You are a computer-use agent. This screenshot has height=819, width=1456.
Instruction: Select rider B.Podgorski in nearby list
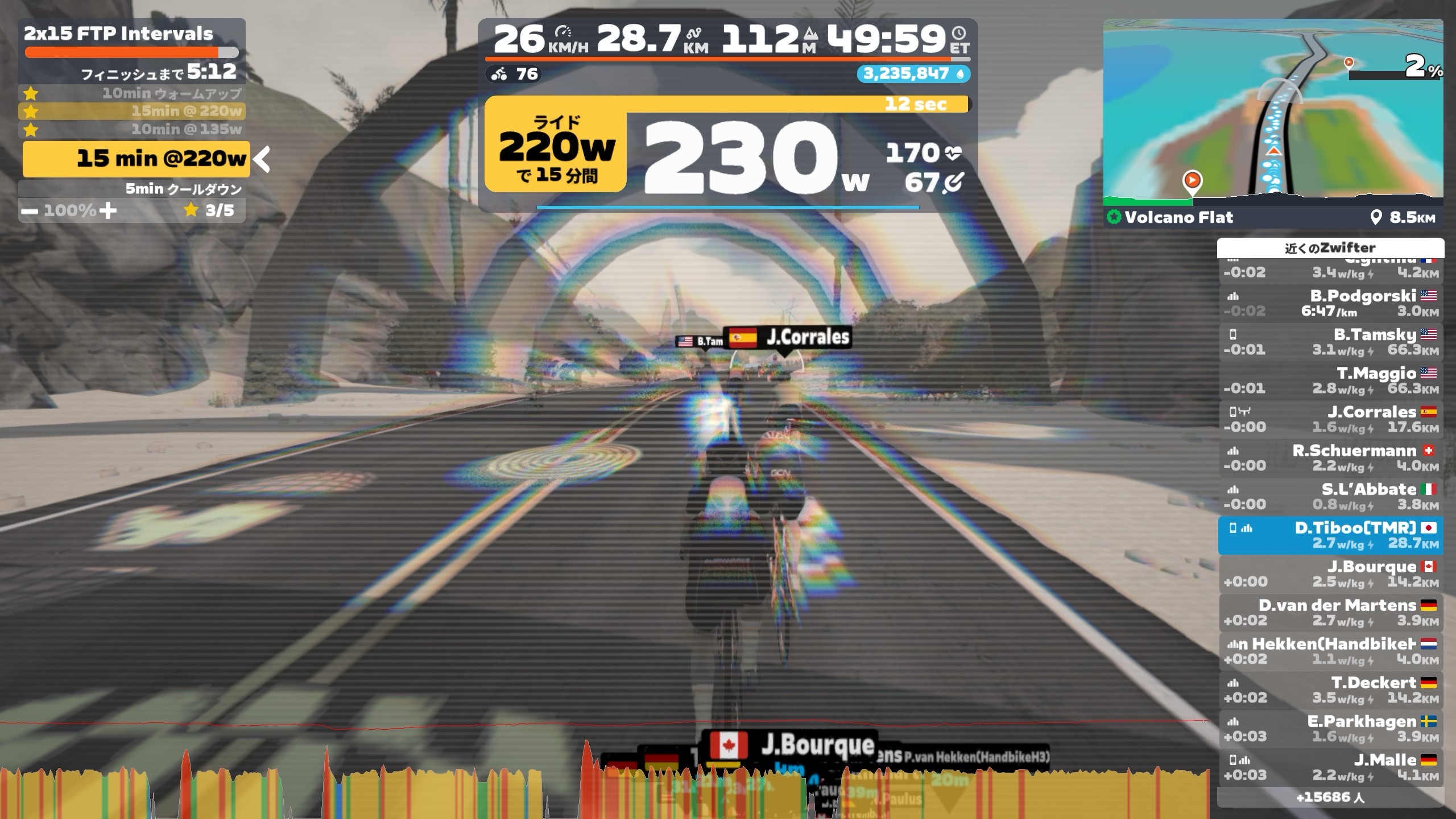(1330, 303)
